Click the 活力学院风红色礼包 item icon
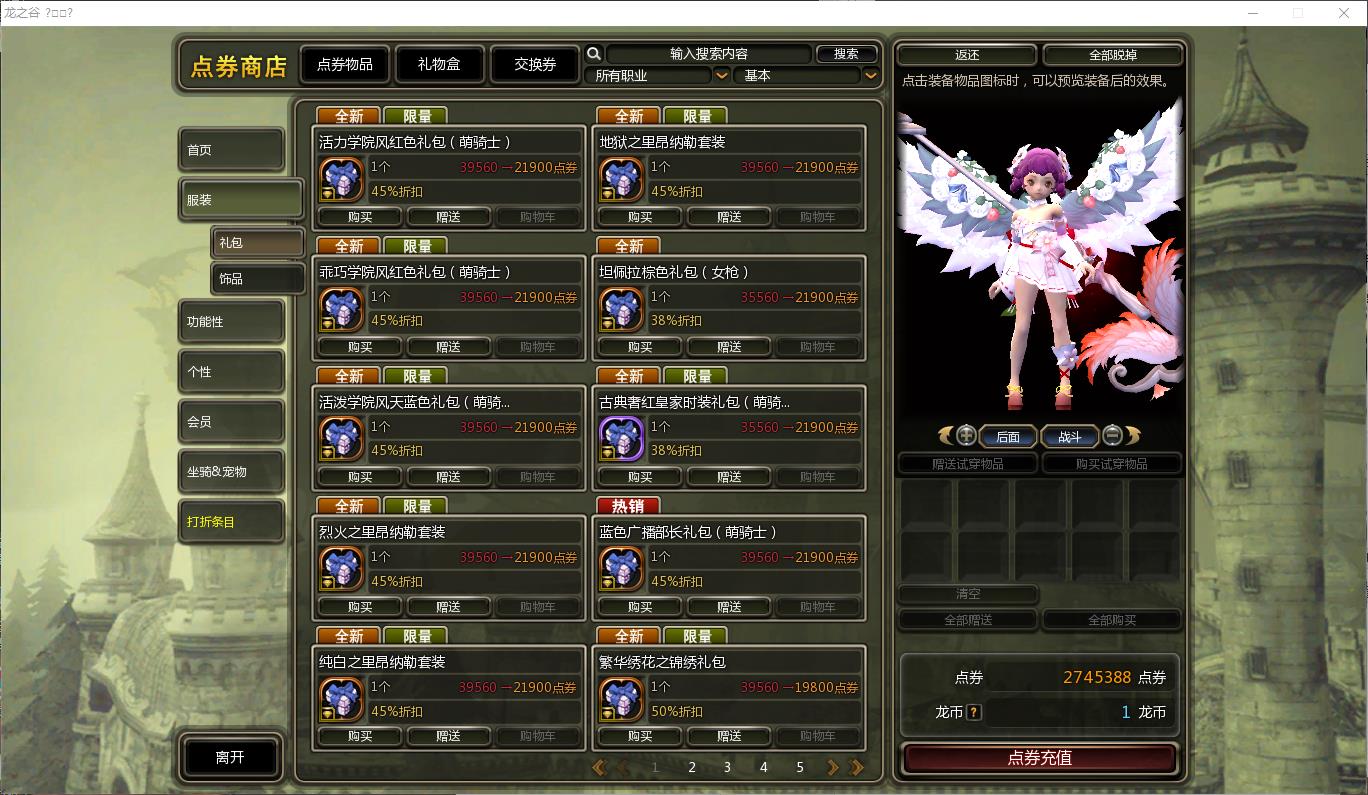The height and width of the screenshot is (795, 1368). coord(341,181)
